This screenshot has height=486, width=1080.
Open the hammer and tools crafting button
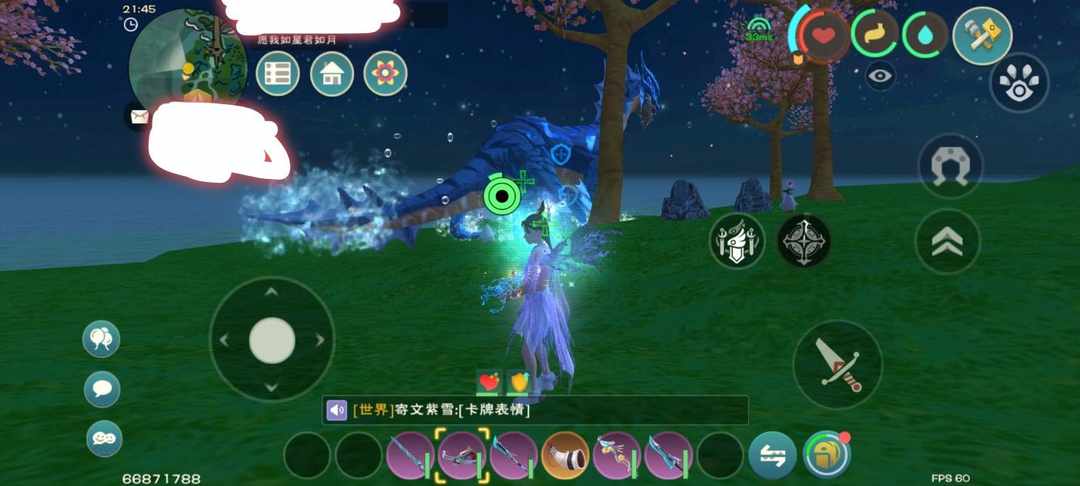point(981,36)
